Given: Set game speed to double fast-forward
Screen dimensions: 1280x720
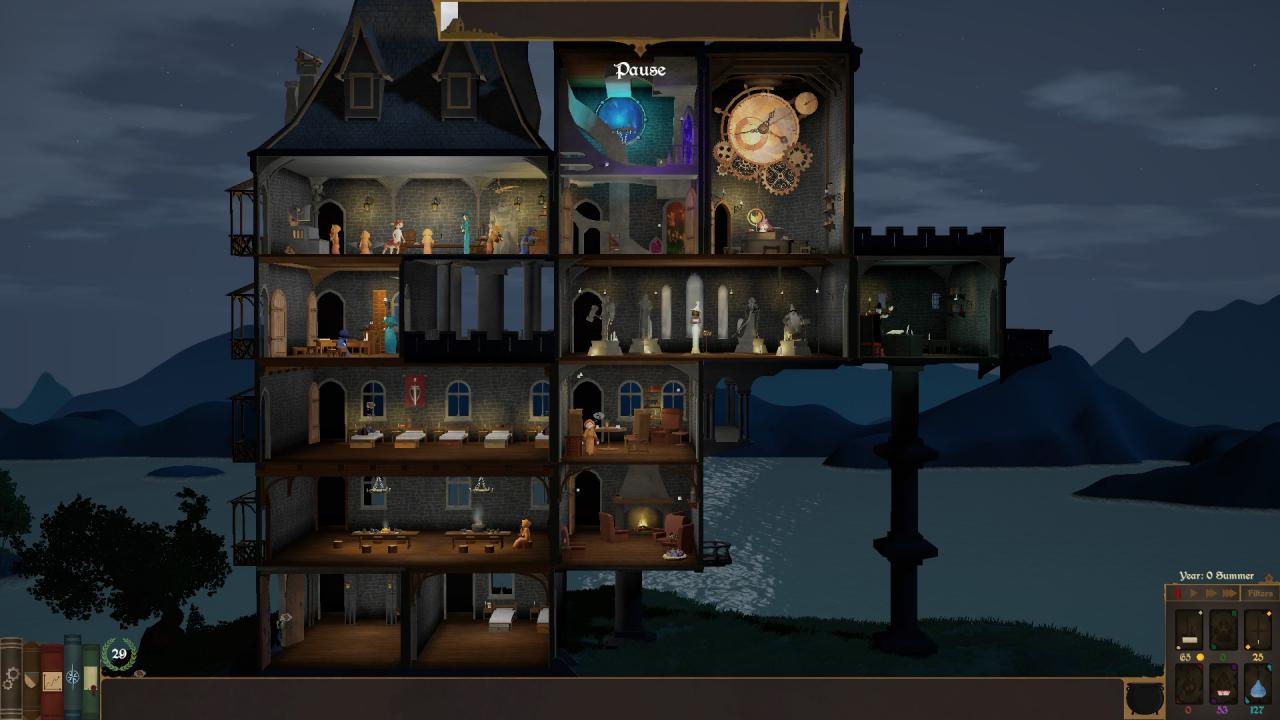Looking at the screenshot, I should [1210, 594].
